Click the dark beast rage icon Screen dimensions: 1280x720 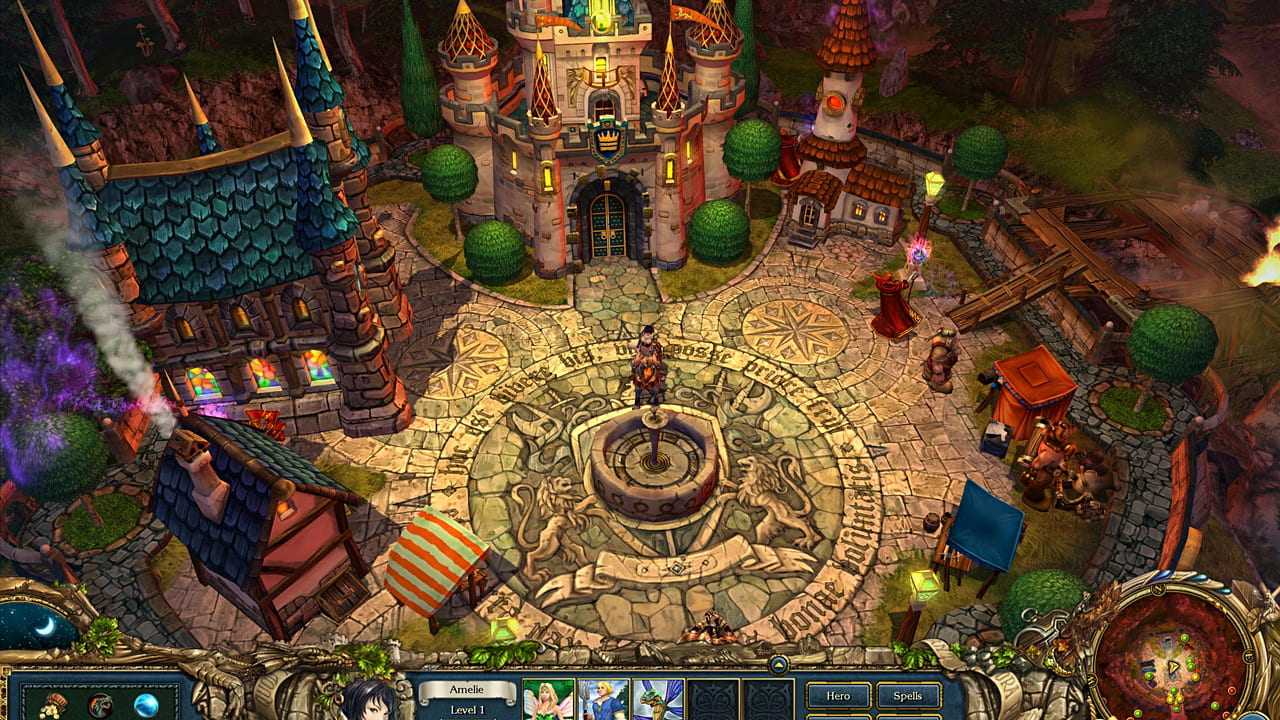tap(100, 705)
